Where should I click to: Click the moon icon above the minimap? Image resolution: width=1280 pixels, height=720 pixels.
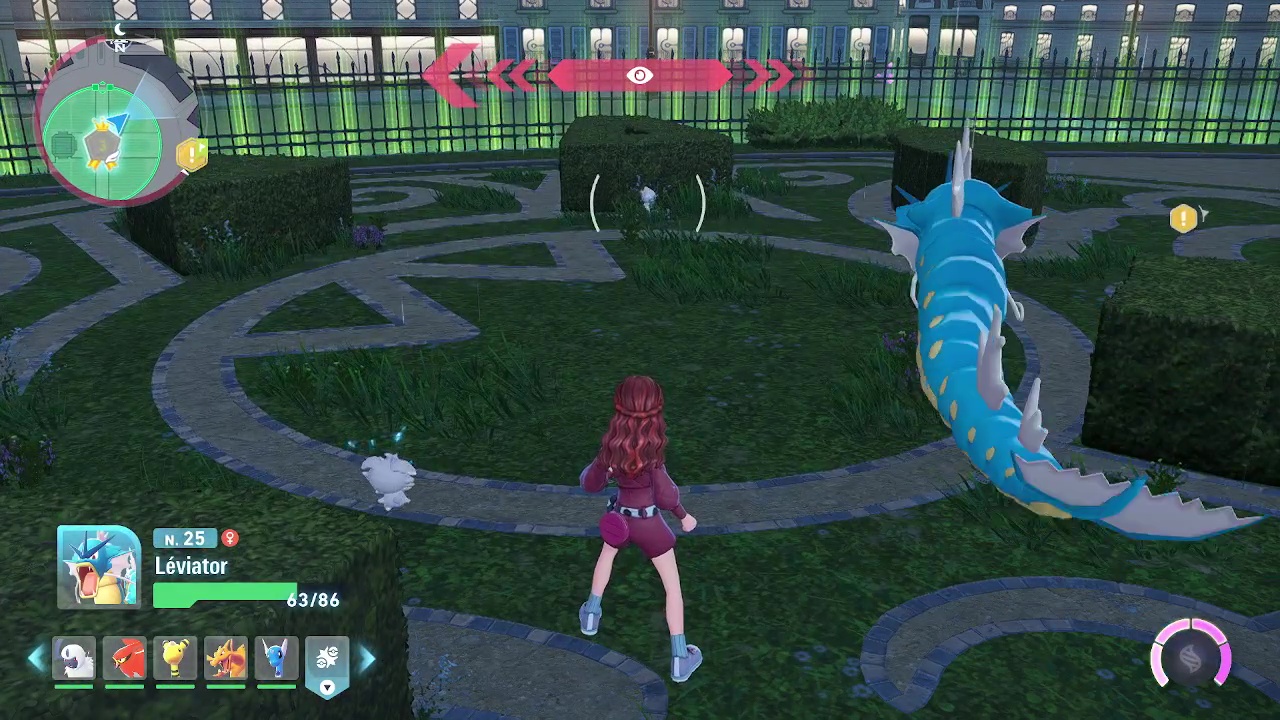[120, 30]
